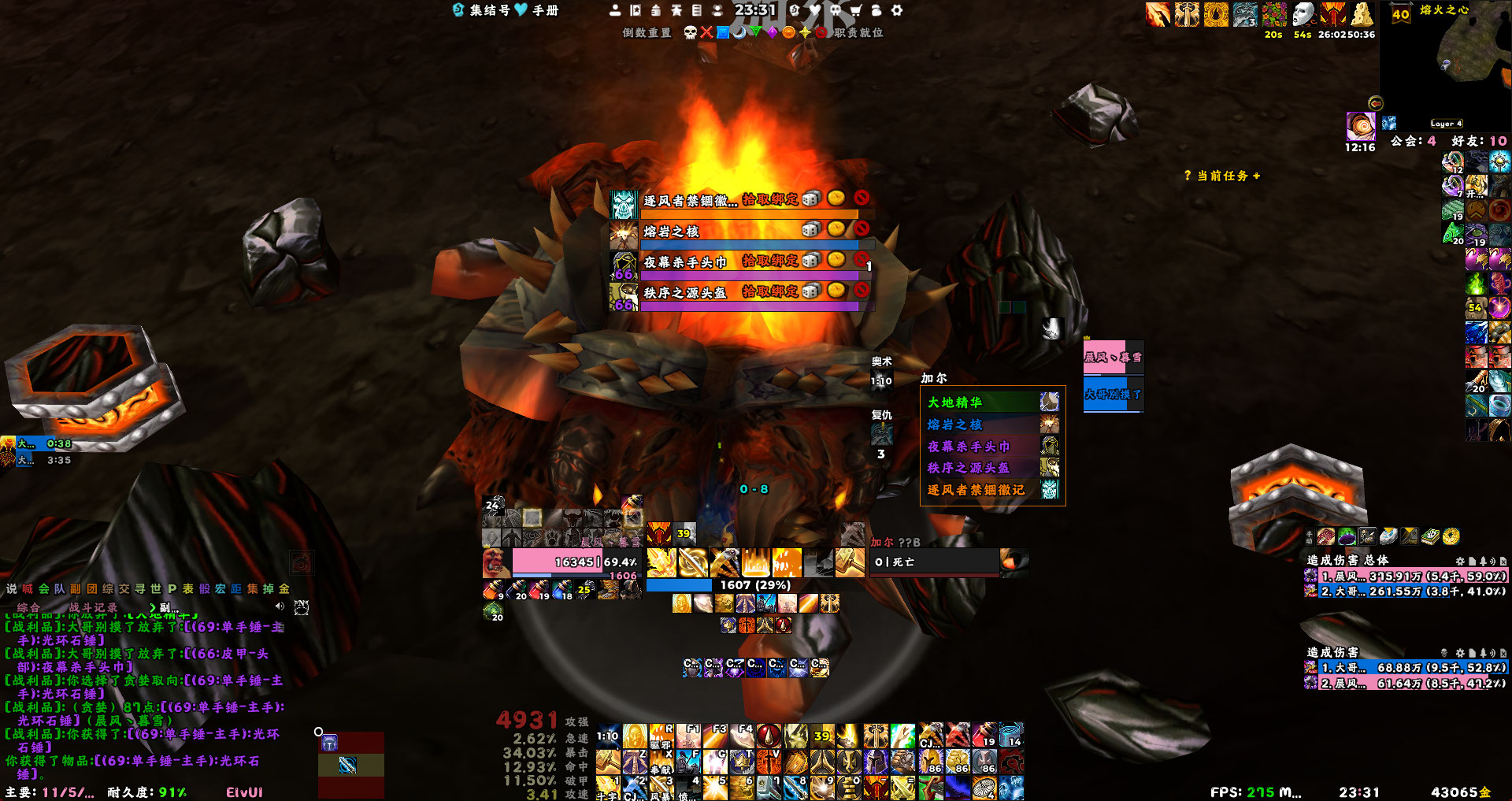The image size is (1512, 801).
Task: Loot 逐风者禁锢徽记 from the 加尔 loot window
Action: pos(976,490)
